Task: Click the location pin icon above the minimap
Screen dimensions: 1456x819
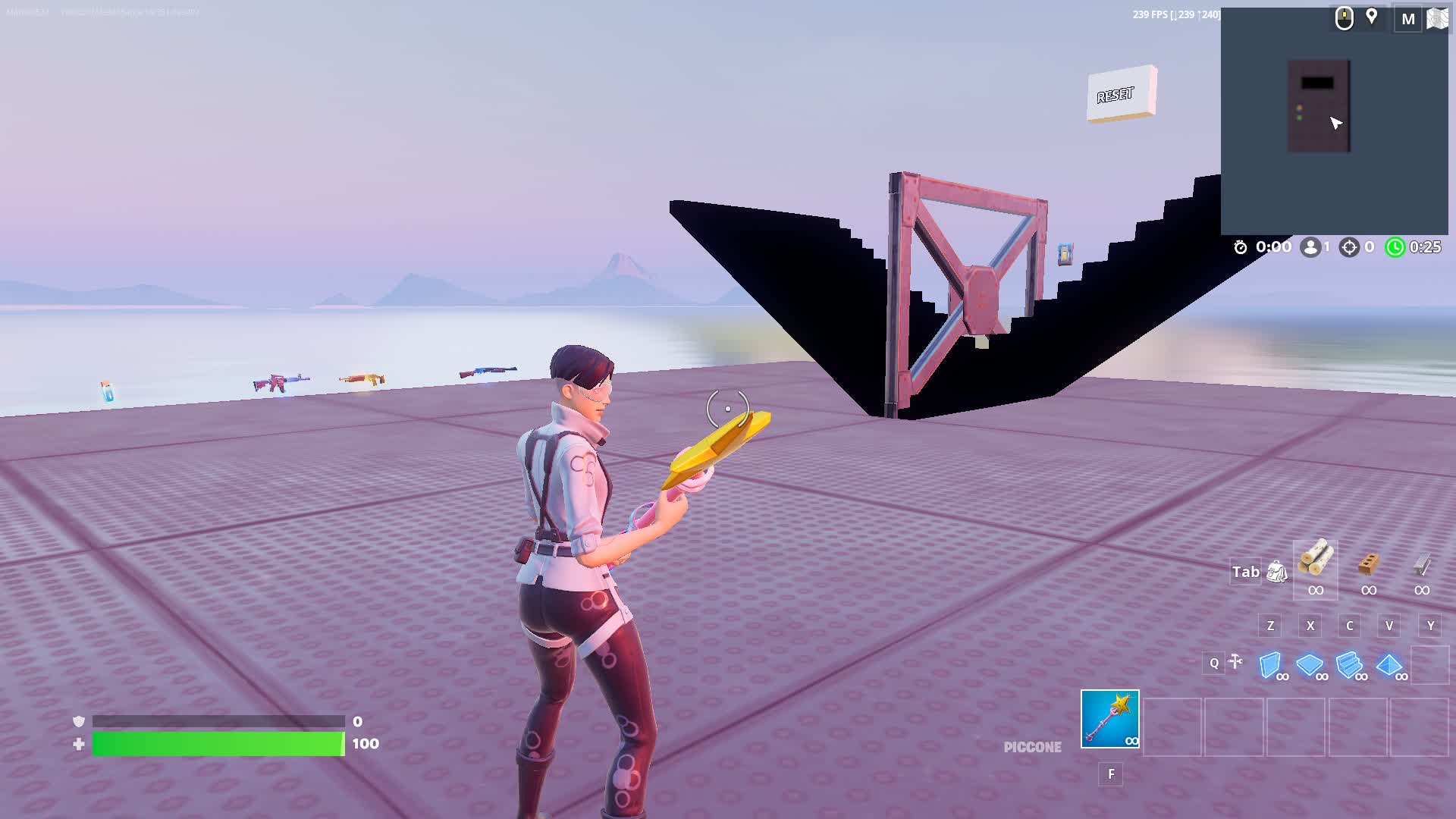Action: [1373, 17]
